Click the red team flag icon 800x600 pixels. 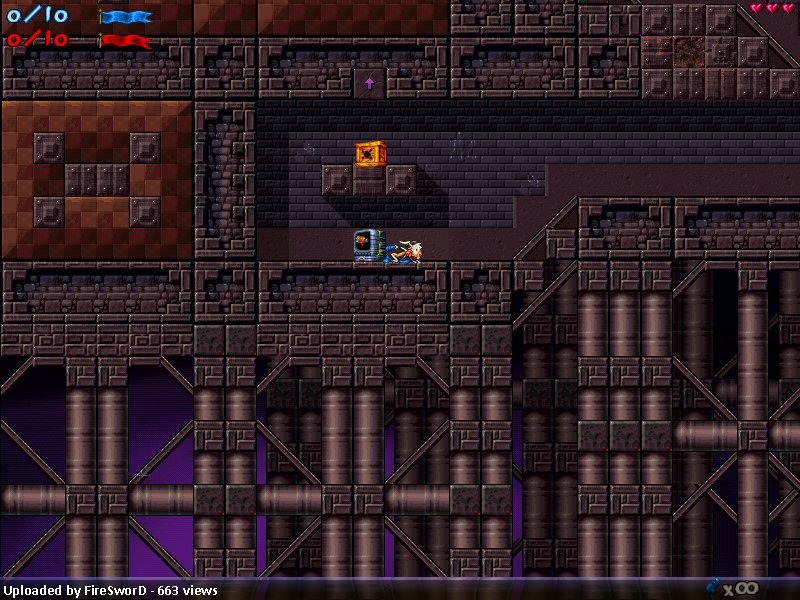click(x=125, y=40)
